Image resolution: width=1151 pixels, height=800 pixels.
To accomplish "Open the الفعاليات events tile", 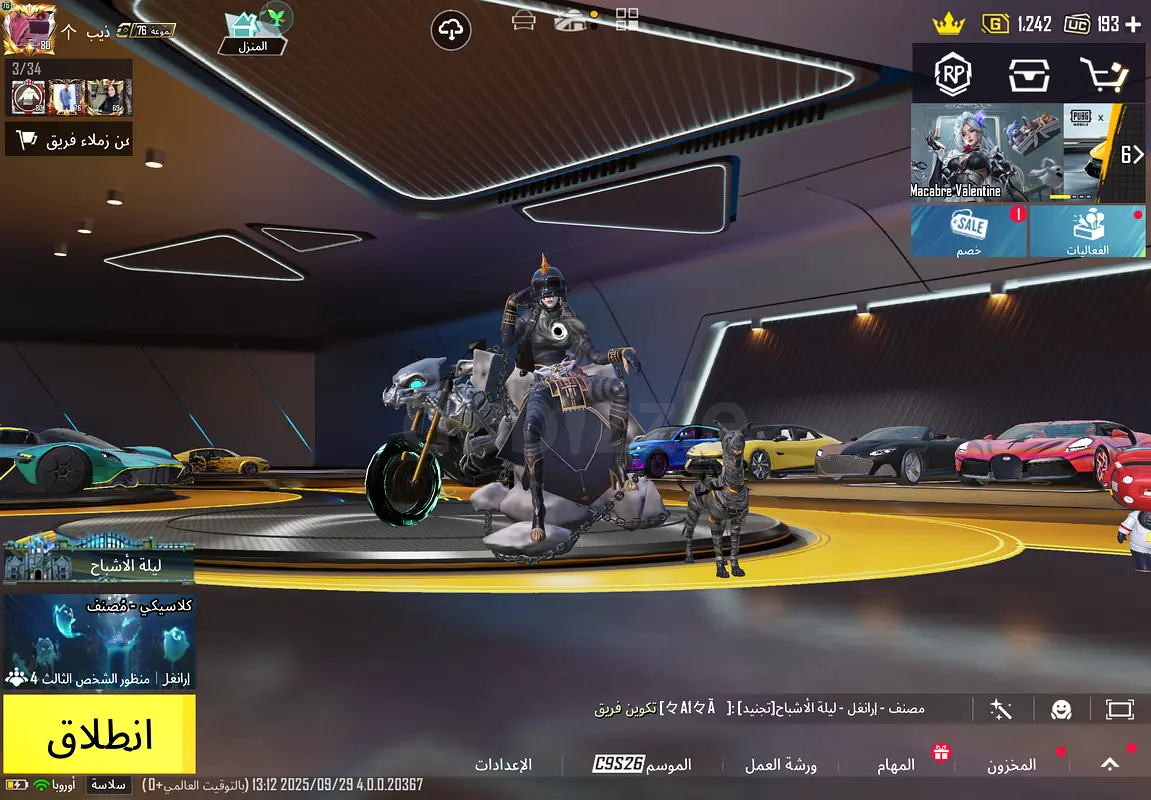I will [1088, 231].
